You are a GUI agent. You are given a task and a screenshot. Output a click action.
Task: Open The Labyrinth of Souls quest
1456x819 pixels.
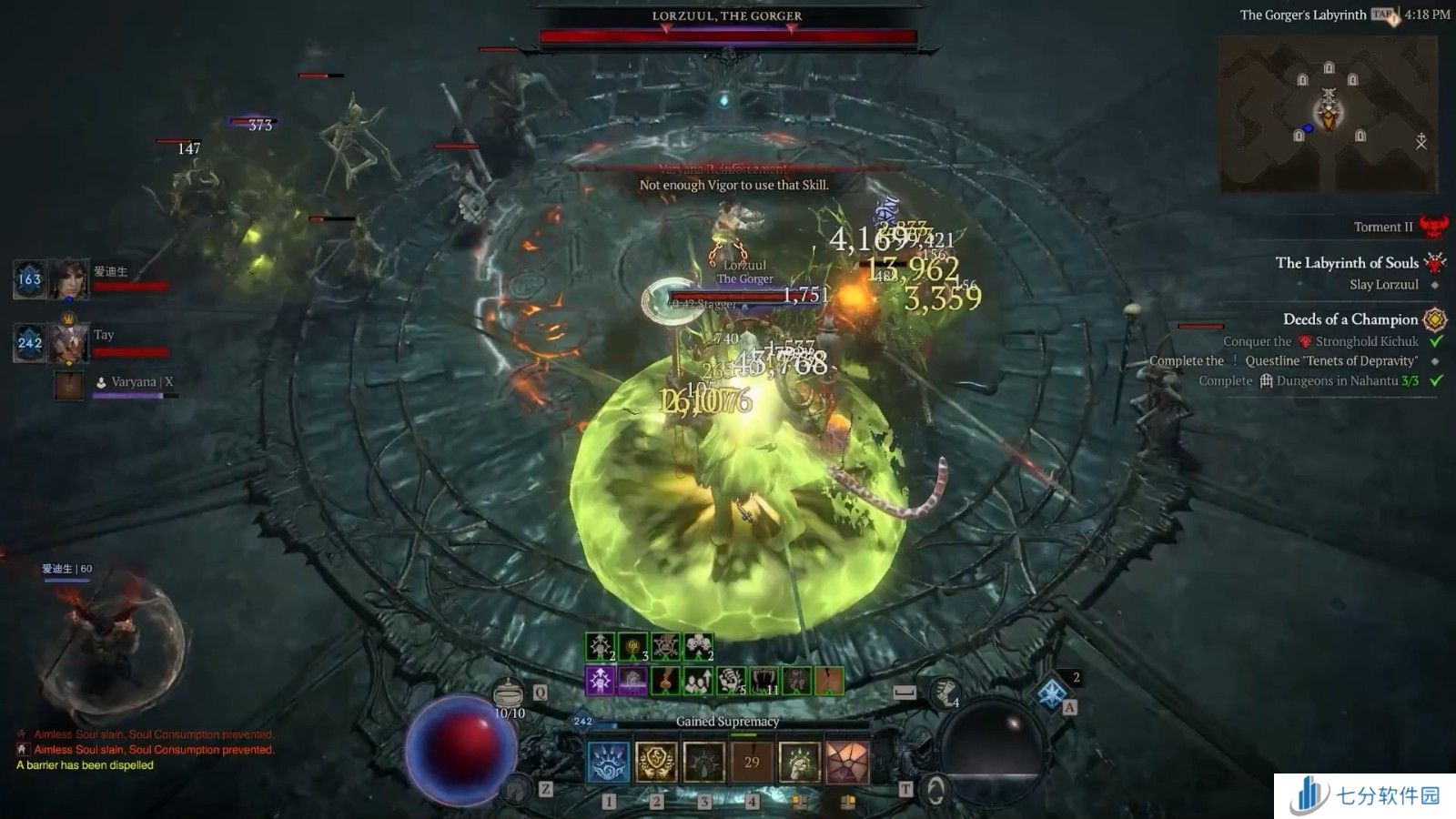point(1347,263)
